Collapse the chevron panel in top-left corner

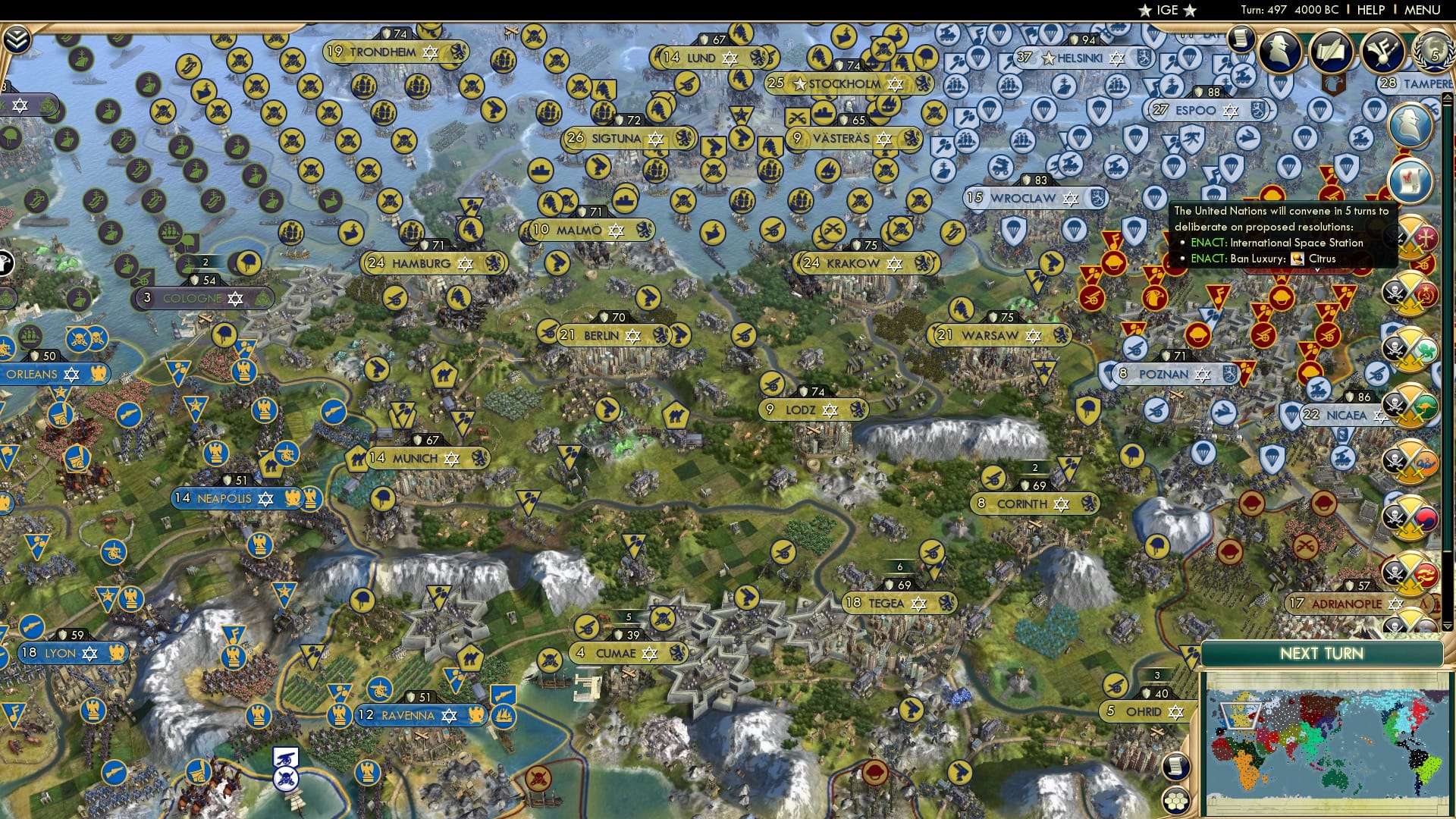pyautogui.click(x=17, y=38)
